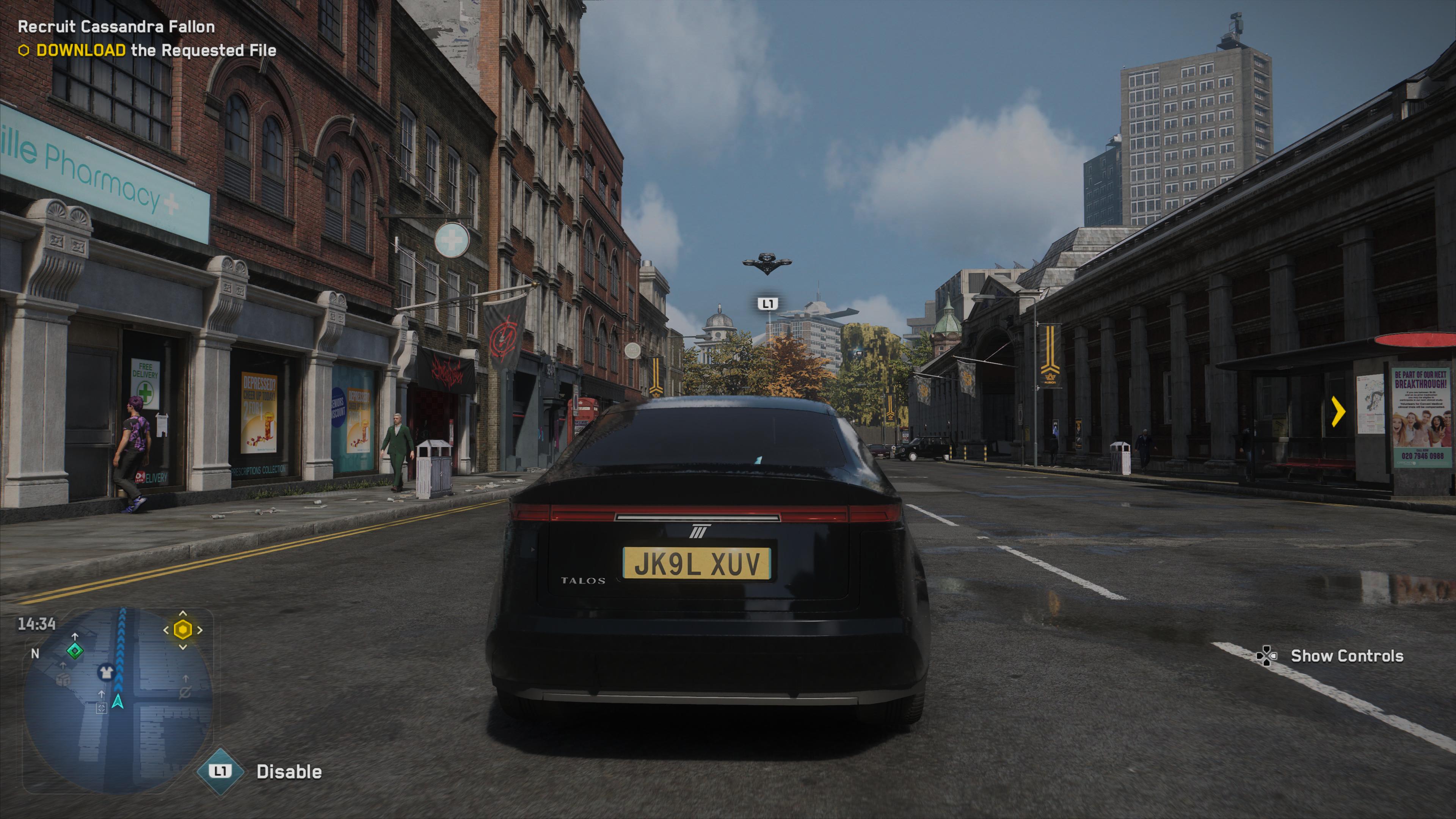This screenshot has height=819, width=1456.
Task: Open the Show Controls prompt
Action: [1347, 656]
